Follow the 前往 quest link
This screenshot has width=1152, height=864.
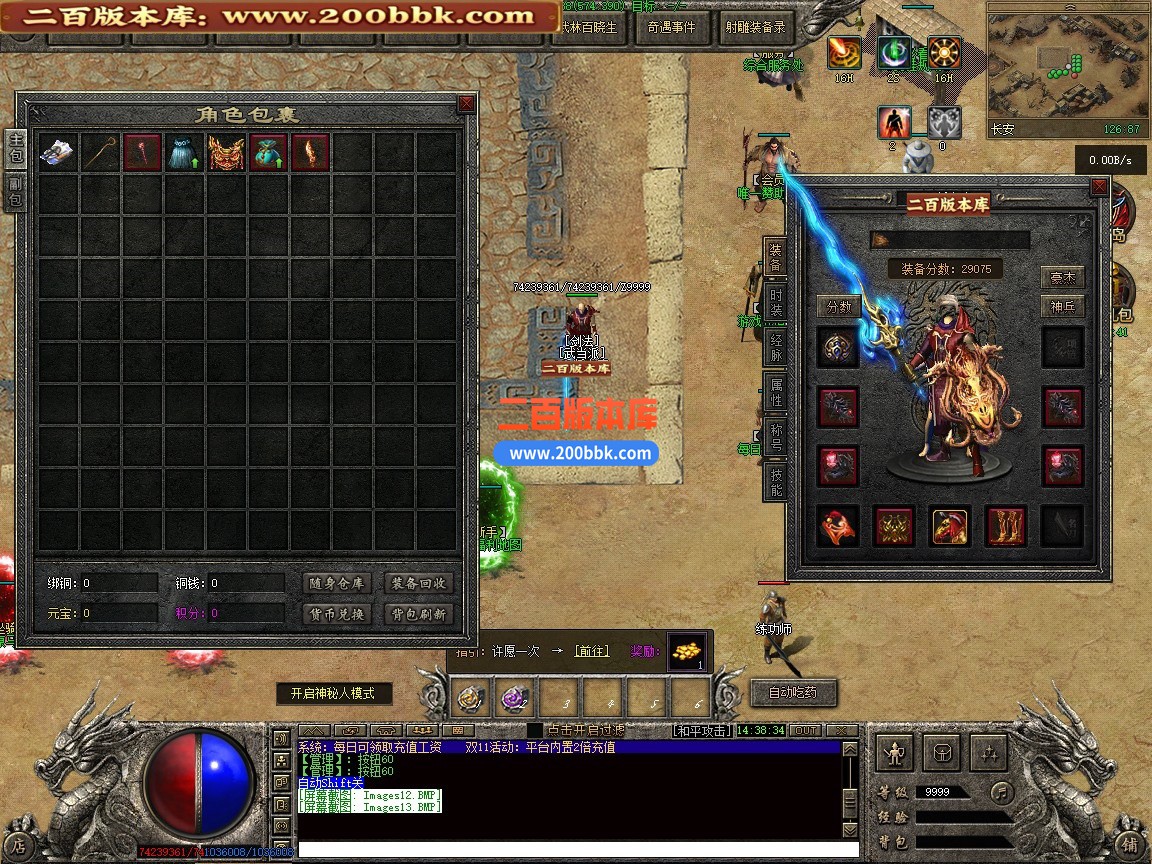[x=591, y=651]
